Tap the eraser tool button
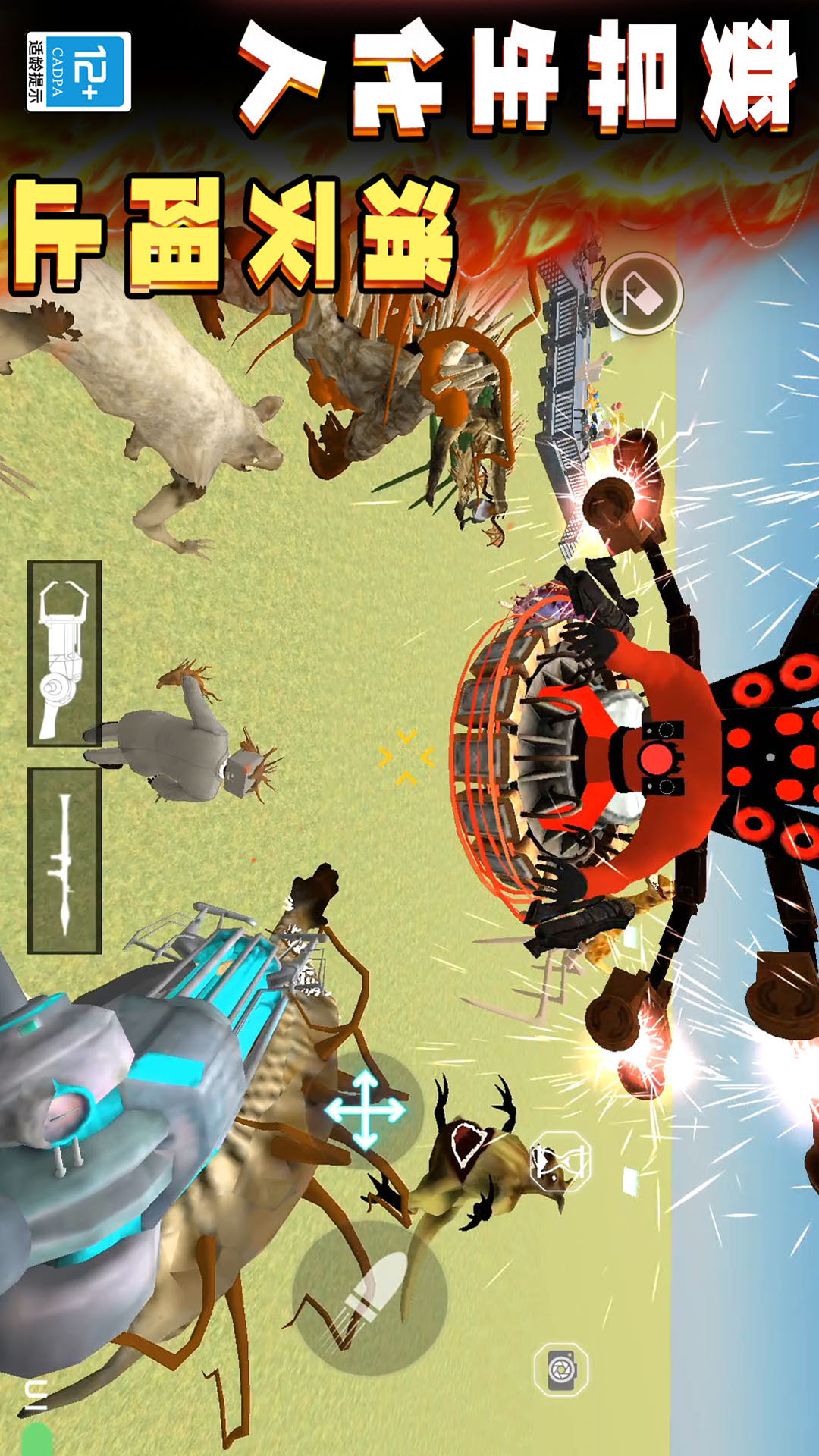Screen dimensions: 819x1456 pyautogui.click(x=642, y=294)
